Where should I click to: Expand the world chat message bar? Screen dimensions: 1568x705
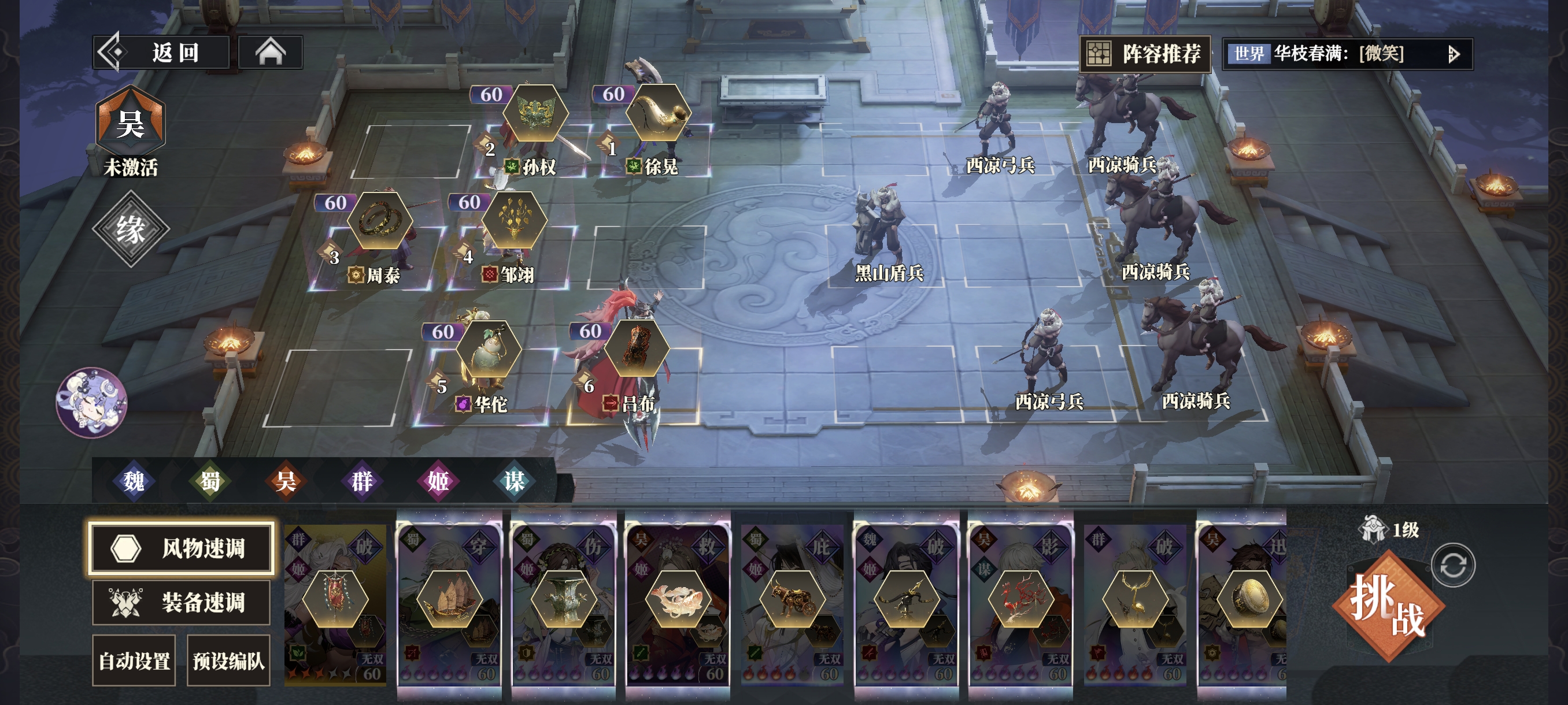(x=1453, y=55)
